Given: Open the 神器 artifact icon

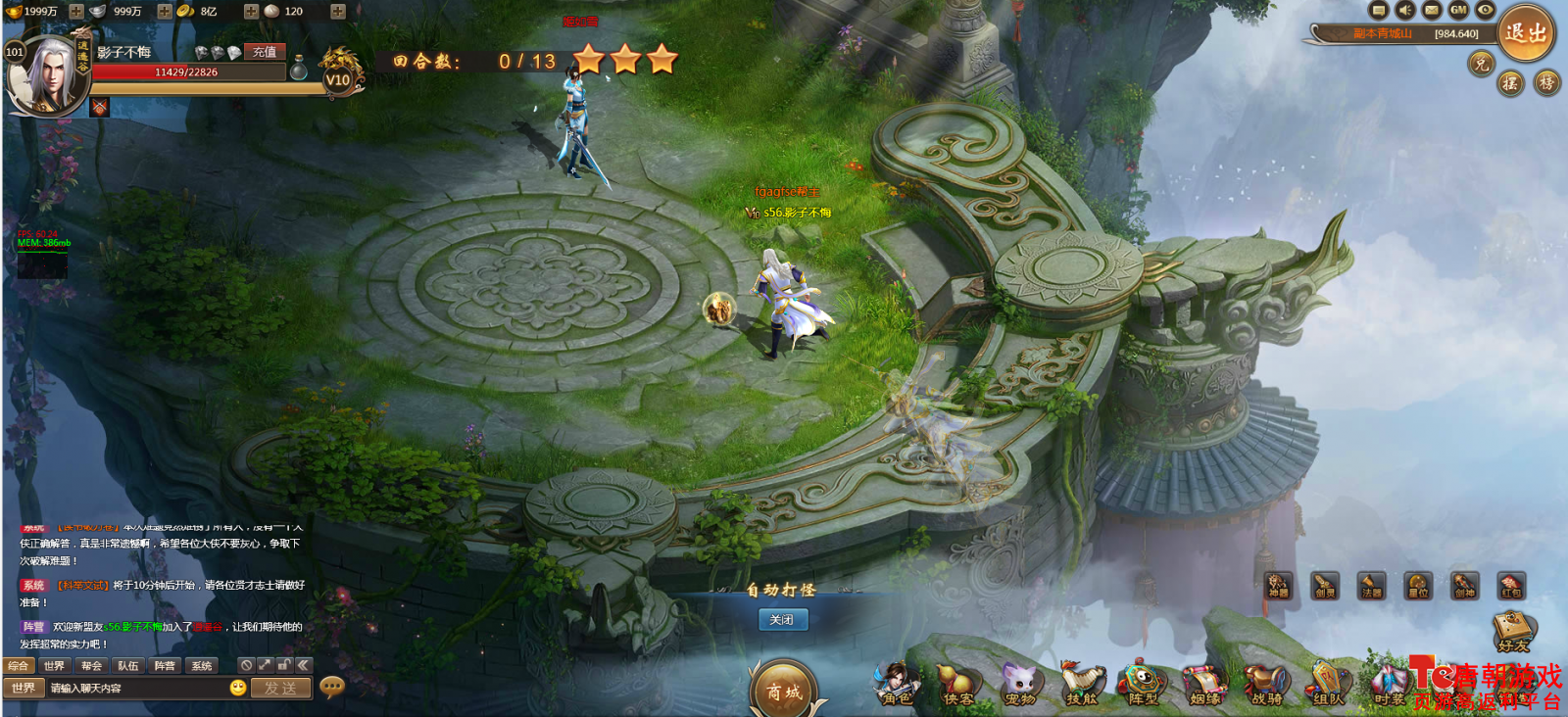Looking at the screenshot, I should tap(1278, 586).
